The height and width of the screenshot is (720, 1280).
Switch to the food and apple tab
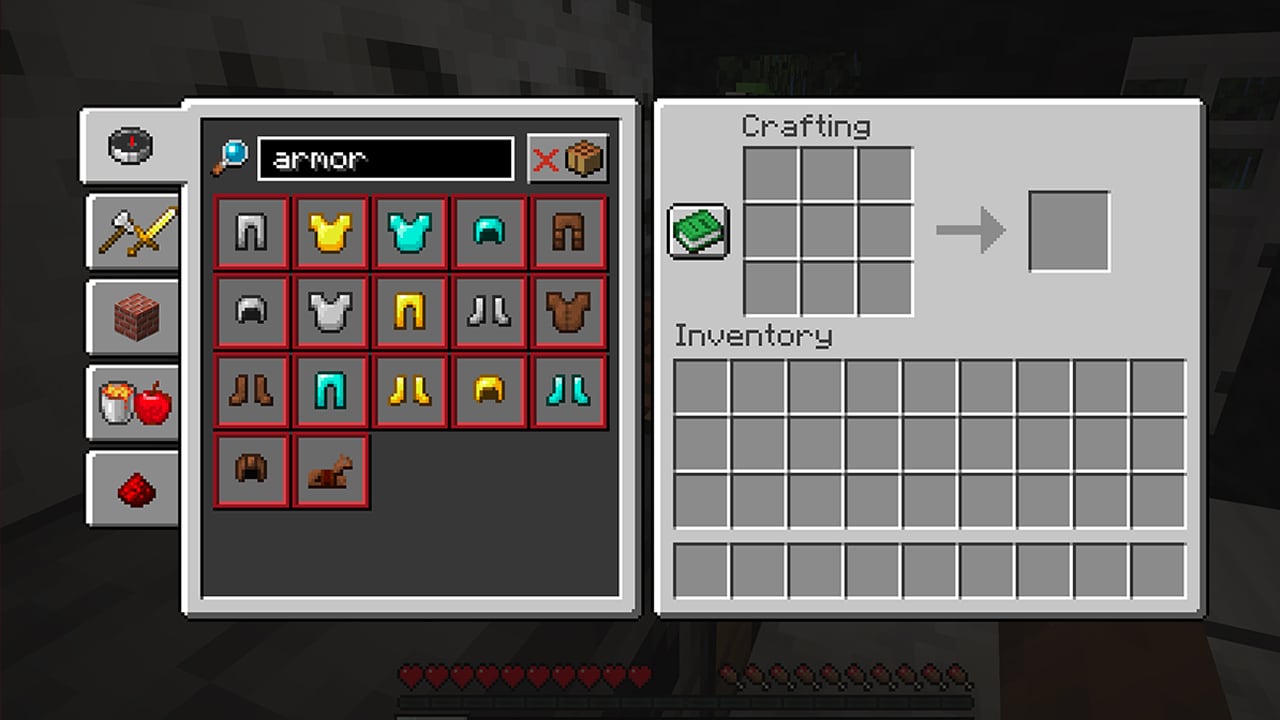[x=134, y=403]
